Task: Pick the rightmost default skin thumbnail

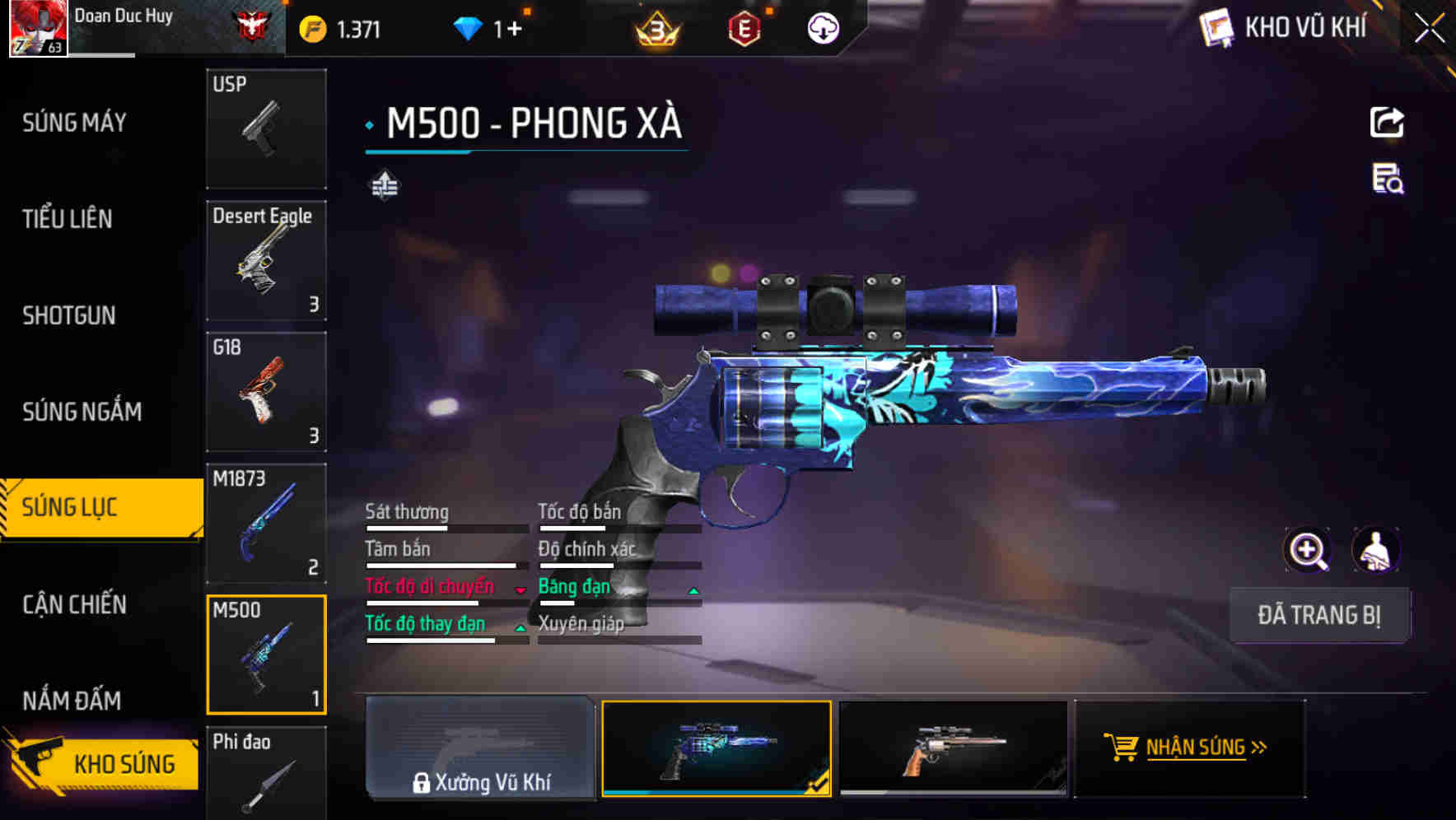Action: point(953,748)
